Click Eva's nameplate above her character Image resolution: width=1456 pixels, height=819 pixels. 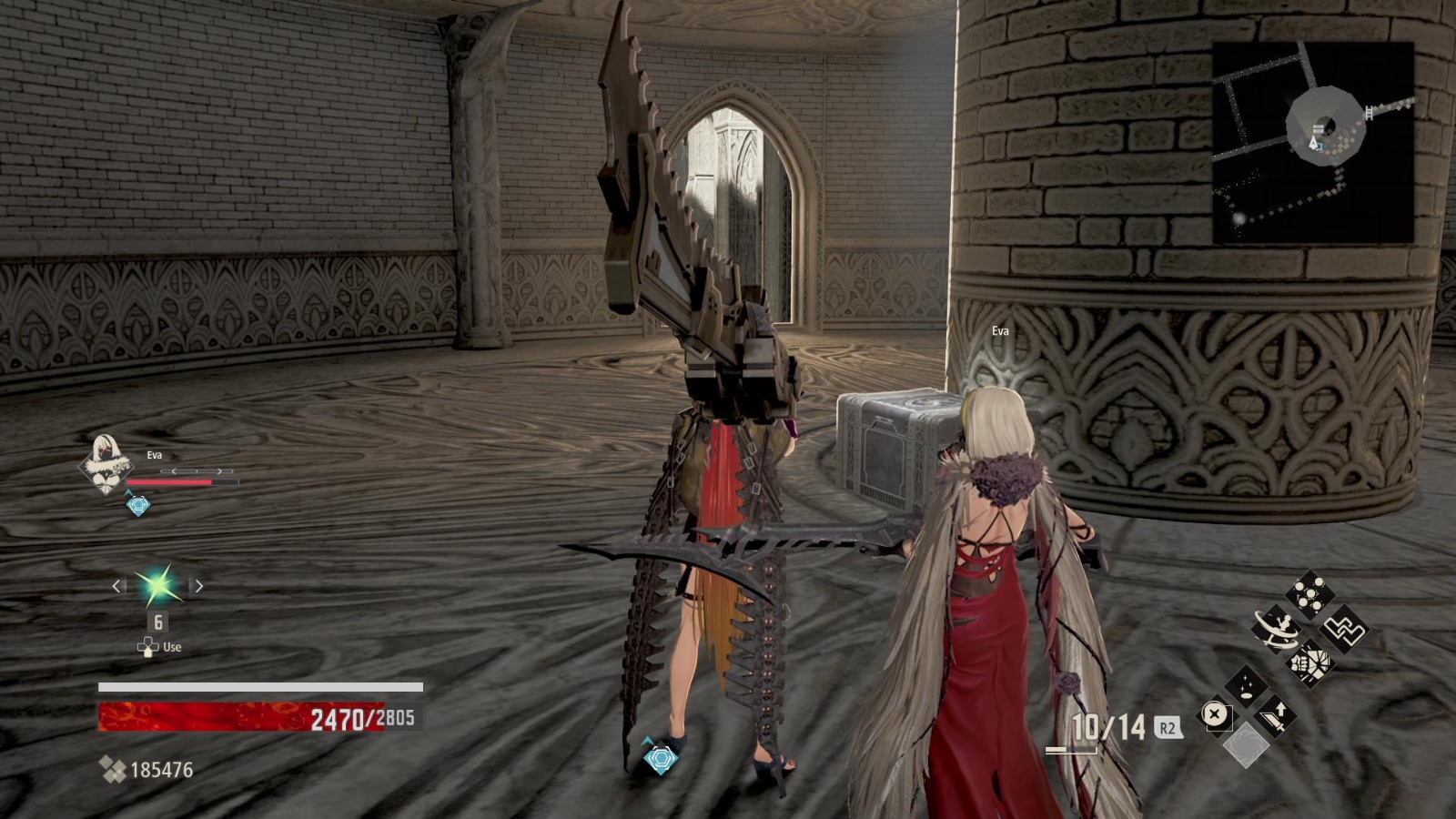coord(1001,330)
